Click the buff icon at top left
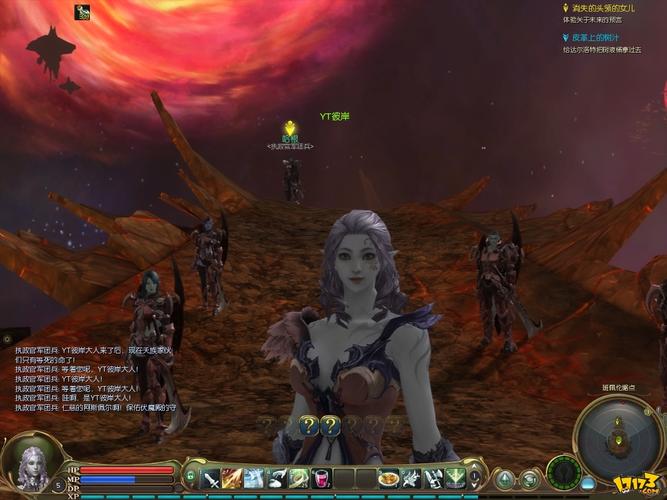Screen dimensions: 667x500 tap(82, 12)
